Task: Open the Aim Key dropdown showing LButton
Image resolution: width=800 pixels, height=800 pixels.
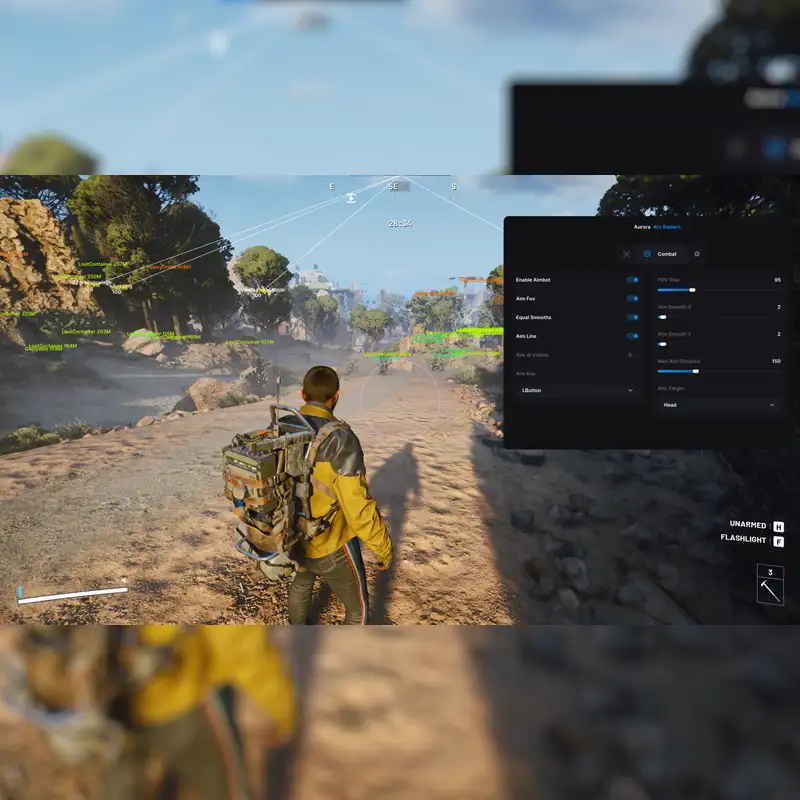Action: [577, 390]
